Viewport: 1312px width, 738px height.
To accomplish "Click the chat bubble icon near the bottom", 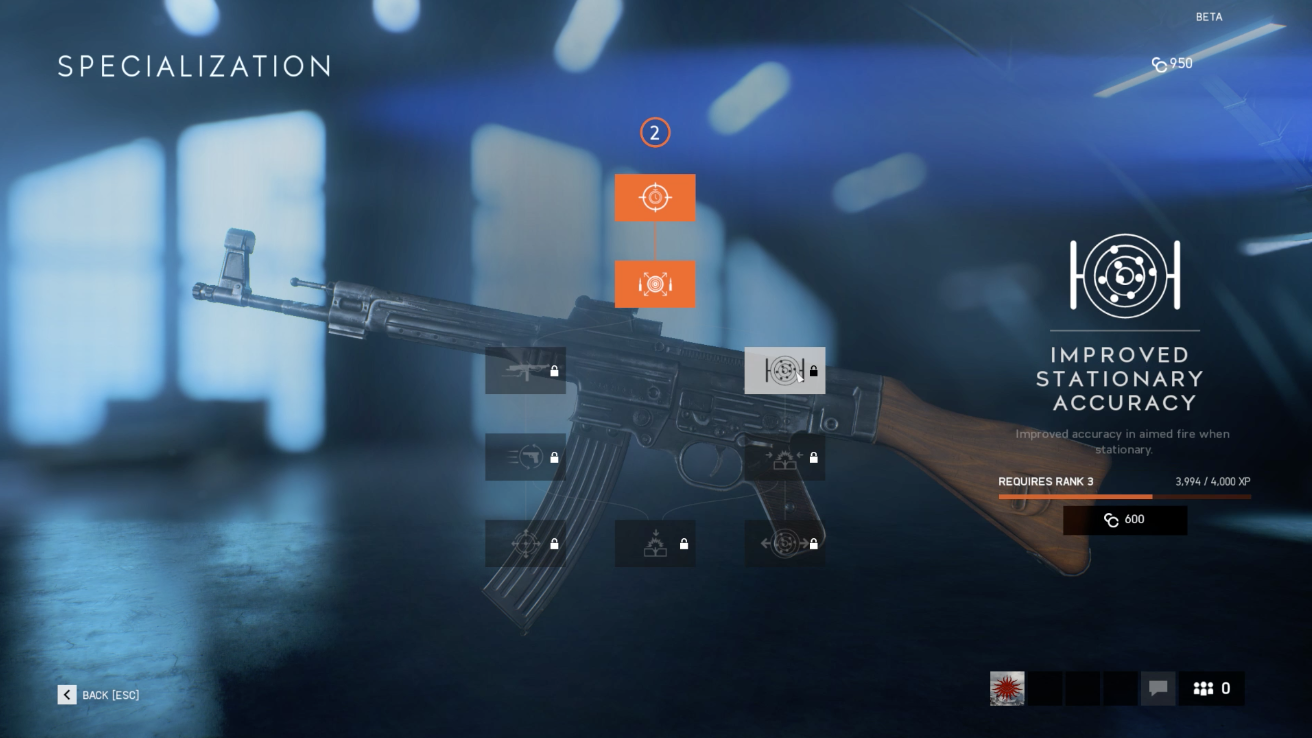I will [1158, 688].
